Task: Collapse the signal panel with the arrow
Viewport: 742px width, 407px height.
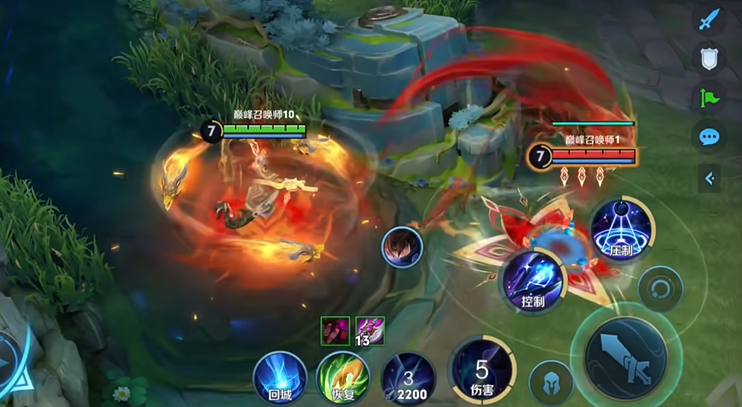Action: (x=710, y=179)
